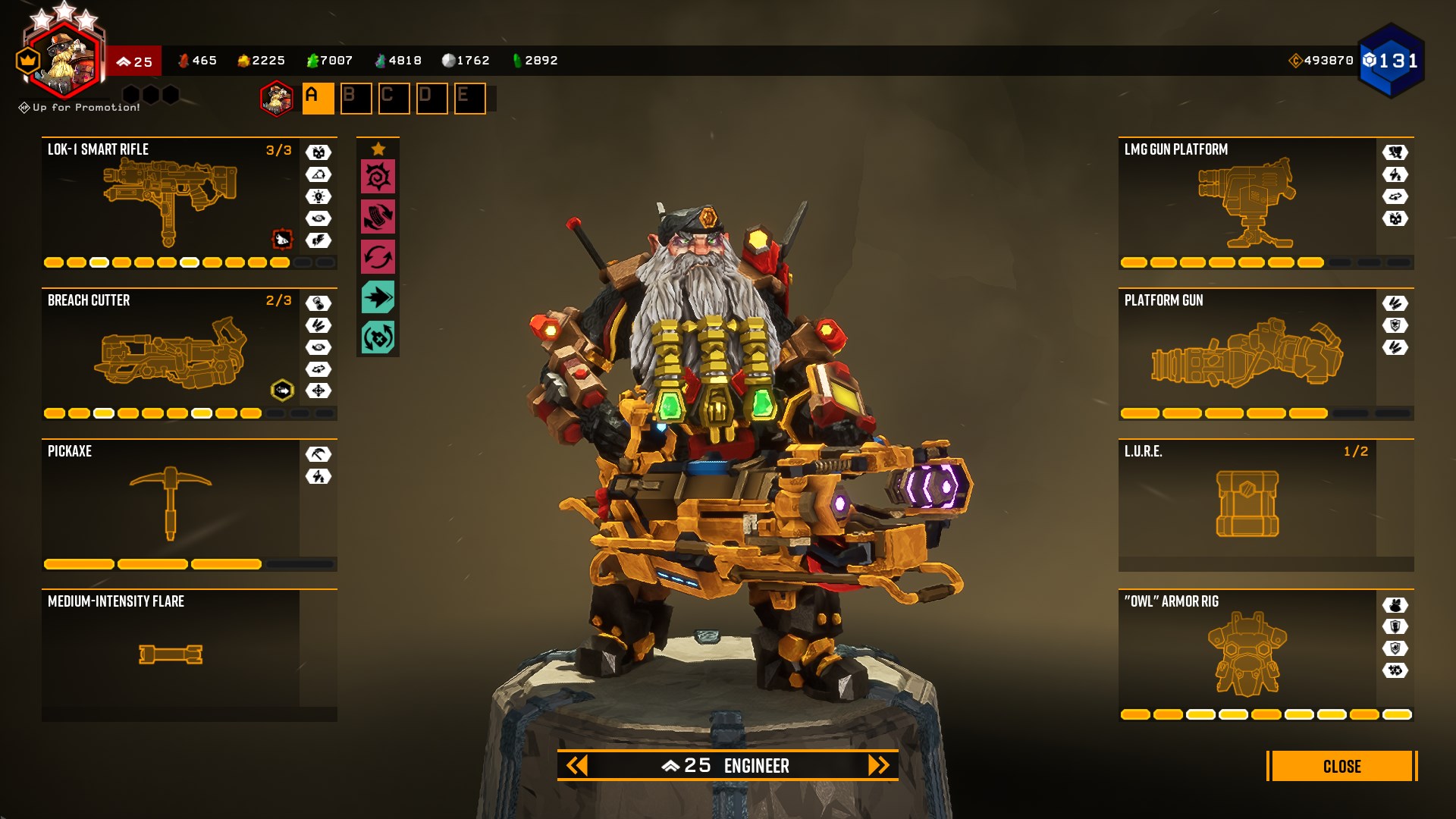
Task: Select loadout tab C
Action: [394, 99]
